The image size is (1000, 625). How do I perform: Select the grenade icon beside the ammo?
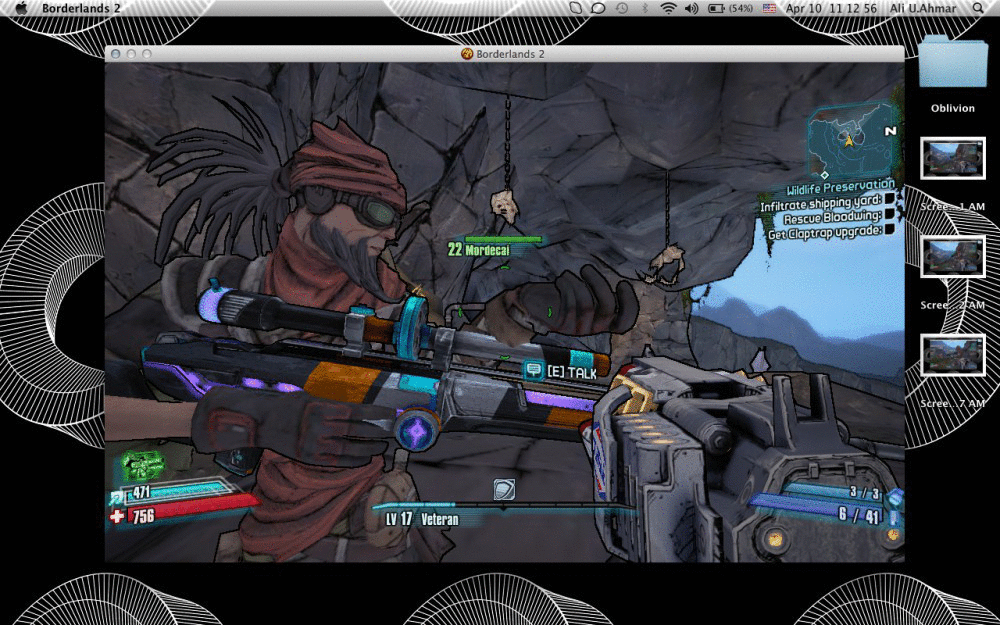[x=895, y=498]
